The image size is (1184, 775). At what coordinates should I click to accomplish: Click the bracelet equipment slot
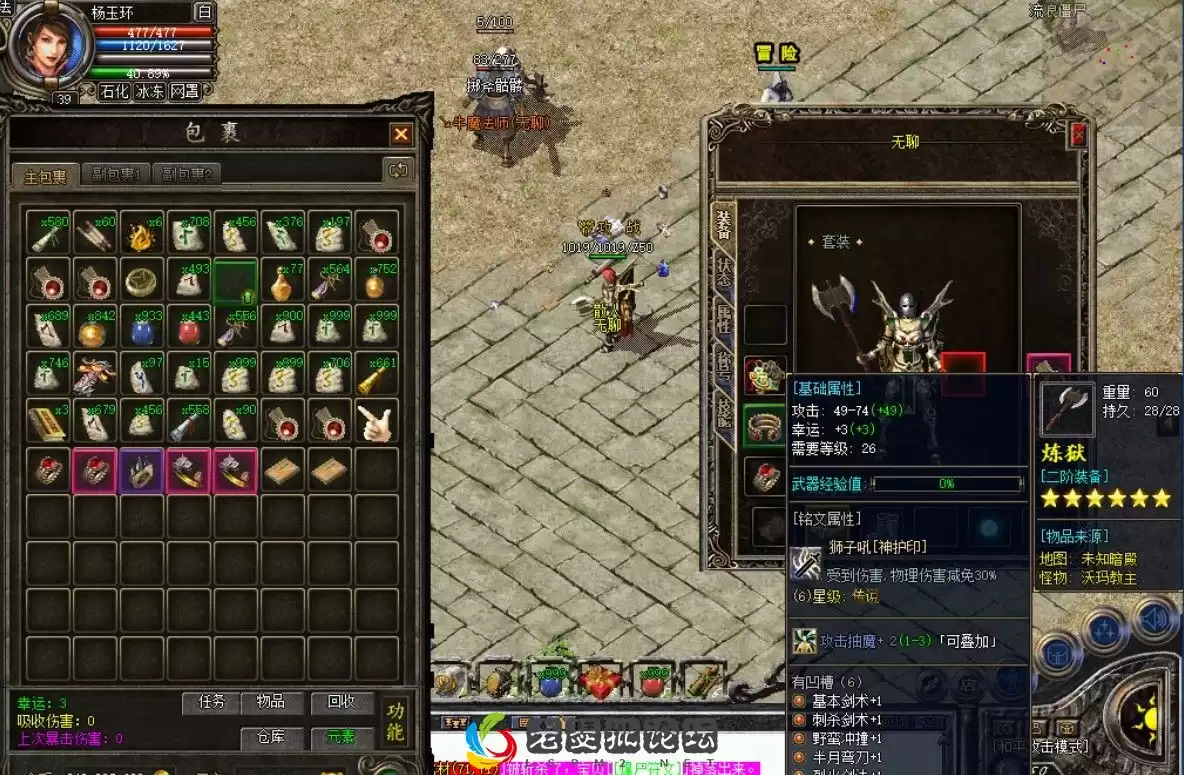click(x=765, y=425)
